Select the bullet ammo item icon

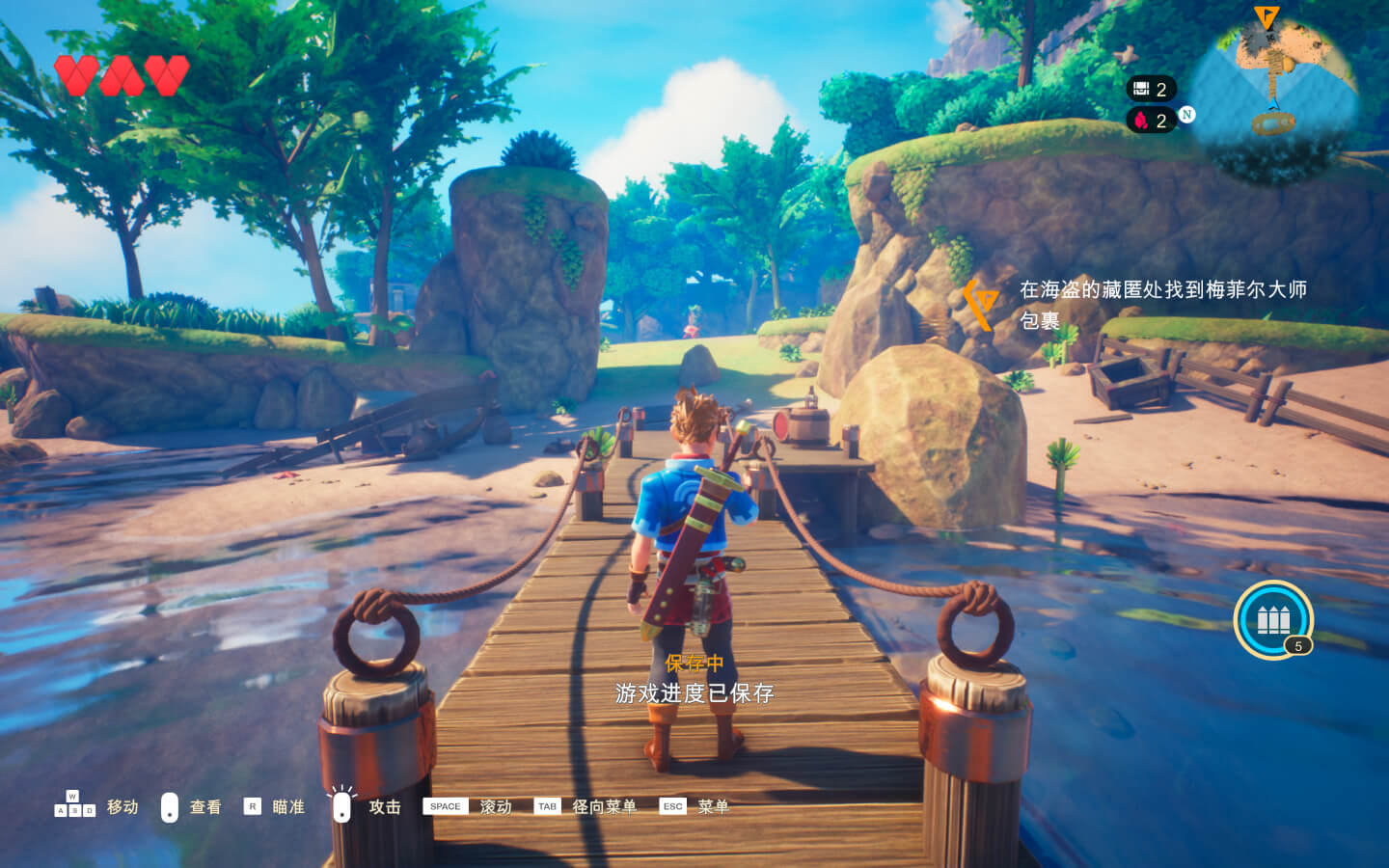1272,619
